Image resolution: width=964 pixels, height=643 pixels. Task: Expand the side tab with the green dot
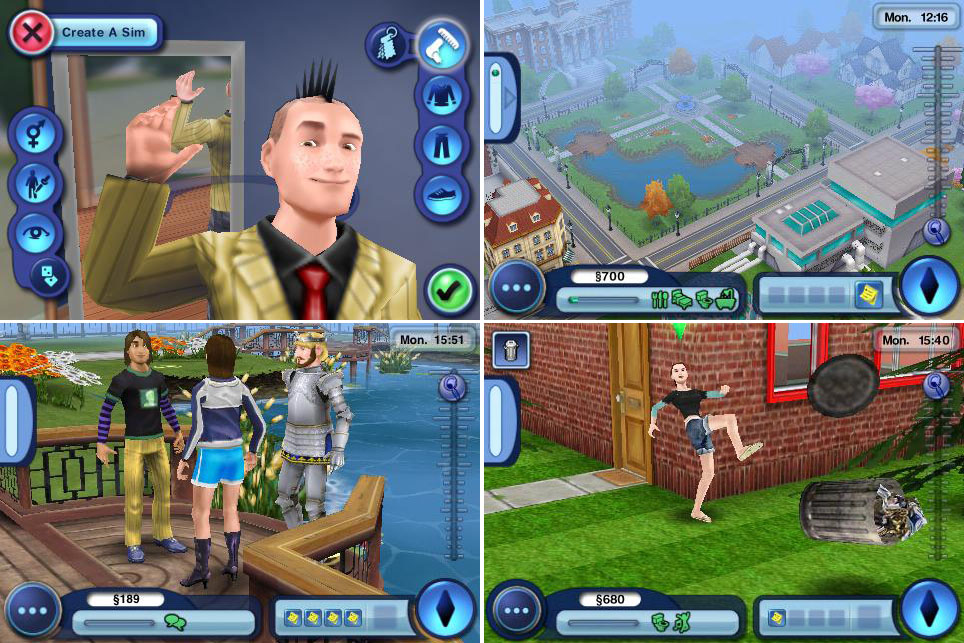point(501,98)
